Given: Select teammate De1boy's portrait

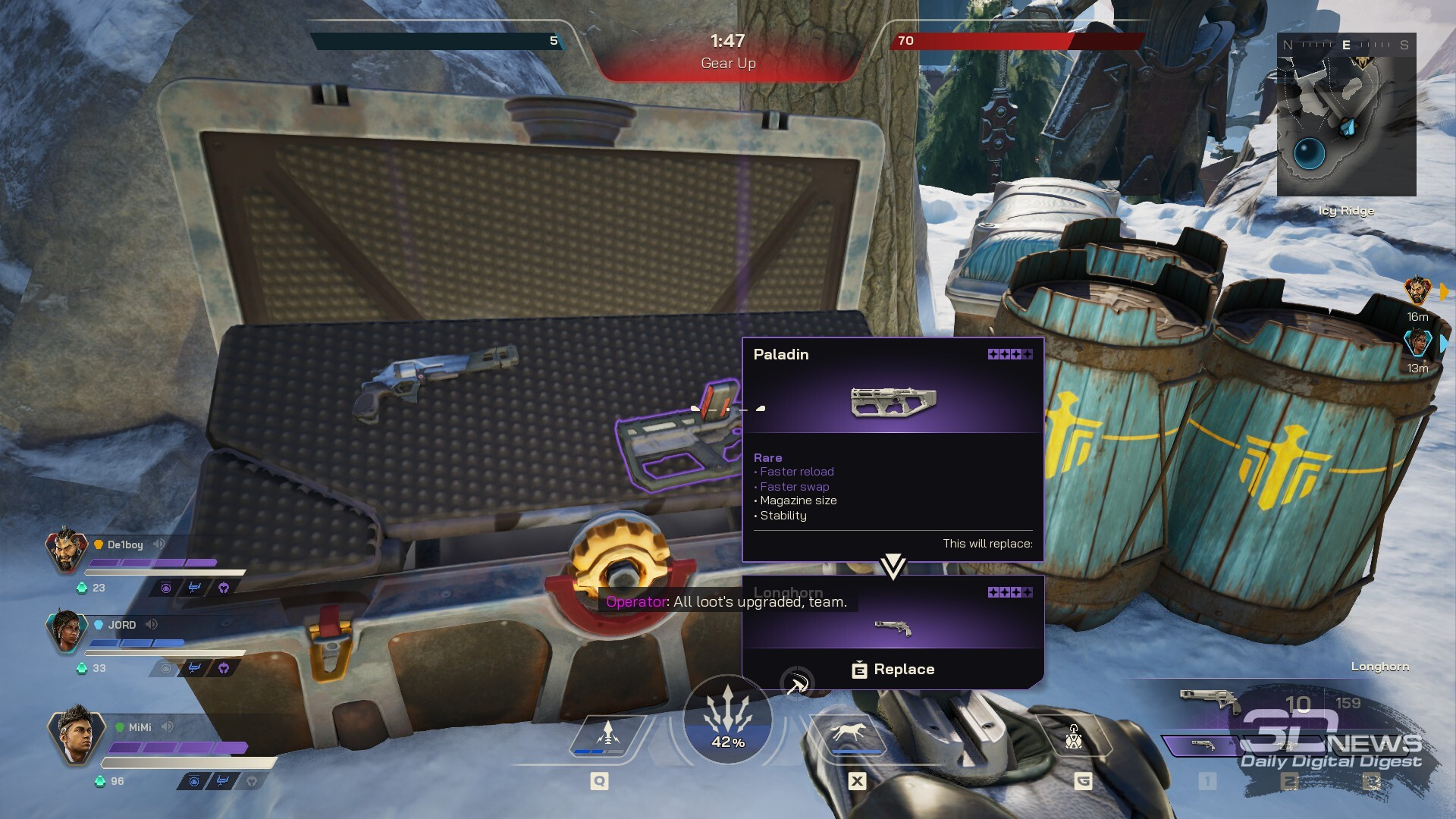Looking at the screenshot, I should 67,549.
